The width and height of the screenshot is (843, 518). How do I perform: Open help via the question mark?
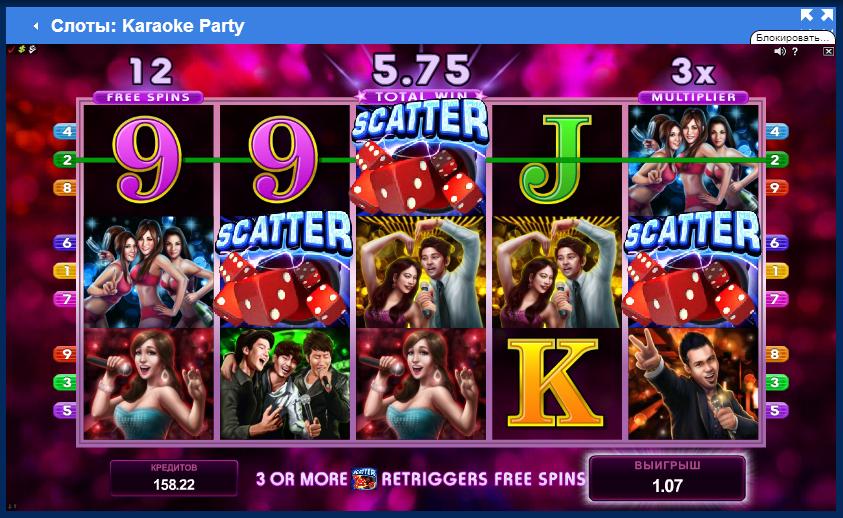click(x=794, y=51)
